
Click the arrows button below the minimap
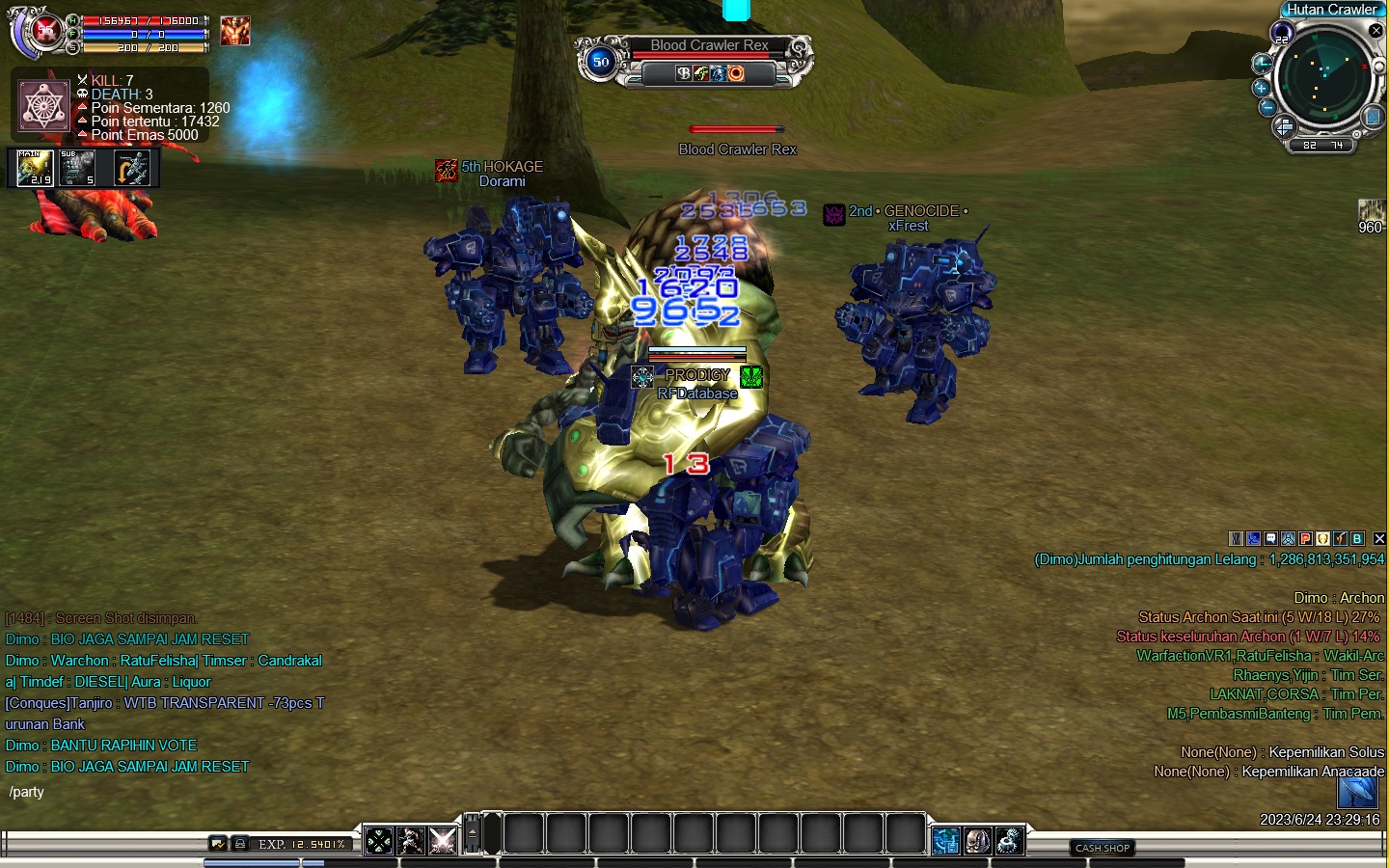click(x=1284, y=126)
